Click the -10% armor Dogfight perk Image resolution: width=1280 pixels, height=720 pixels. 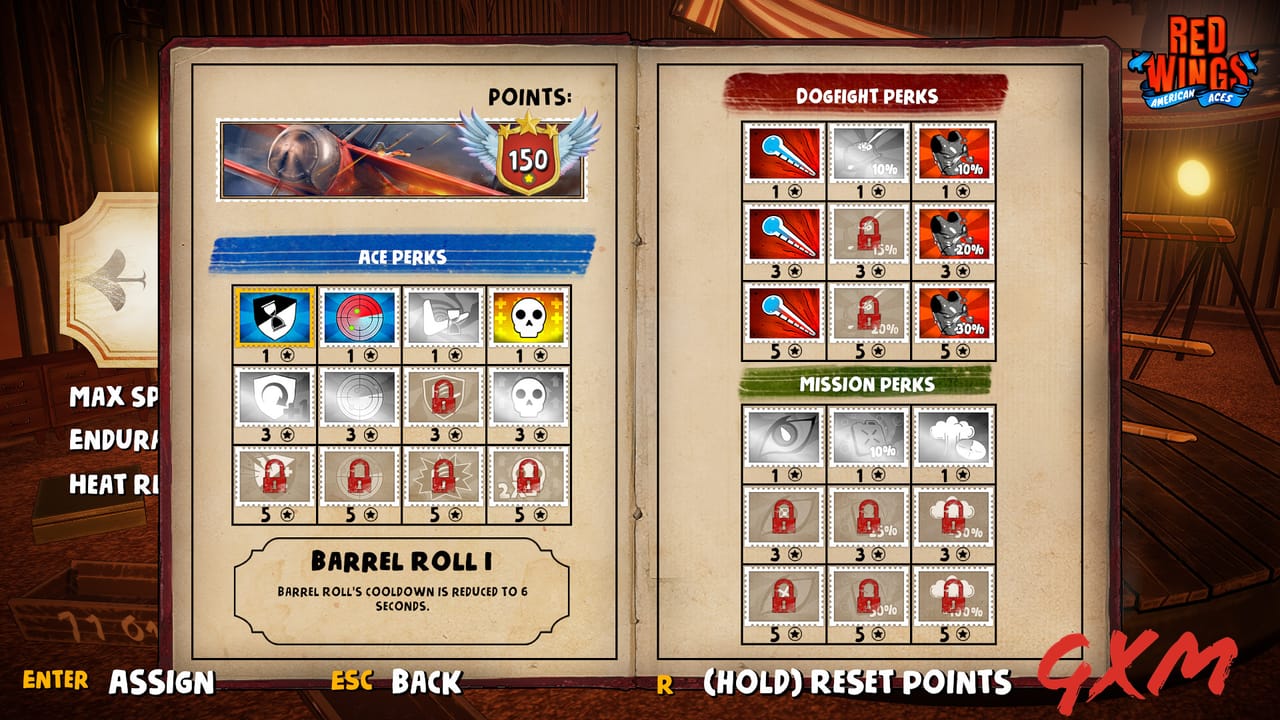pos(950,155)
